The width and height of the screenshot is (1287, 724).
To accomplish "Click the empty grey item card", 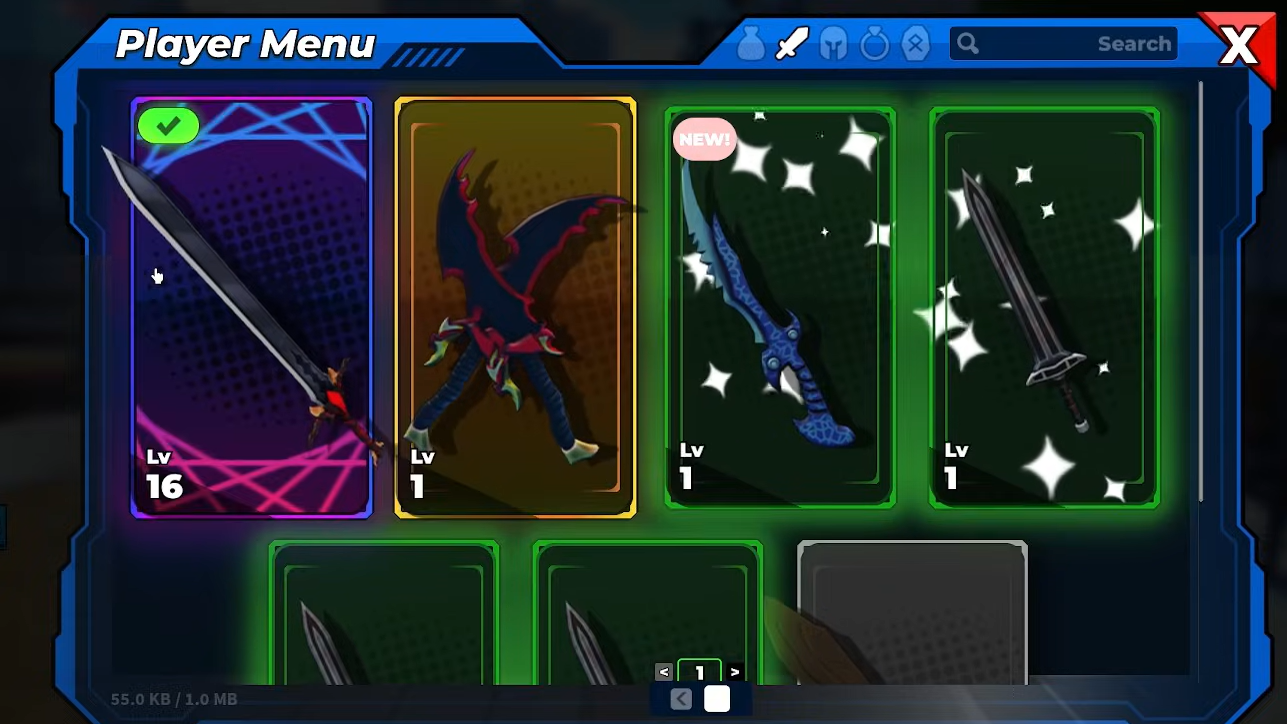I will point(911,612).
